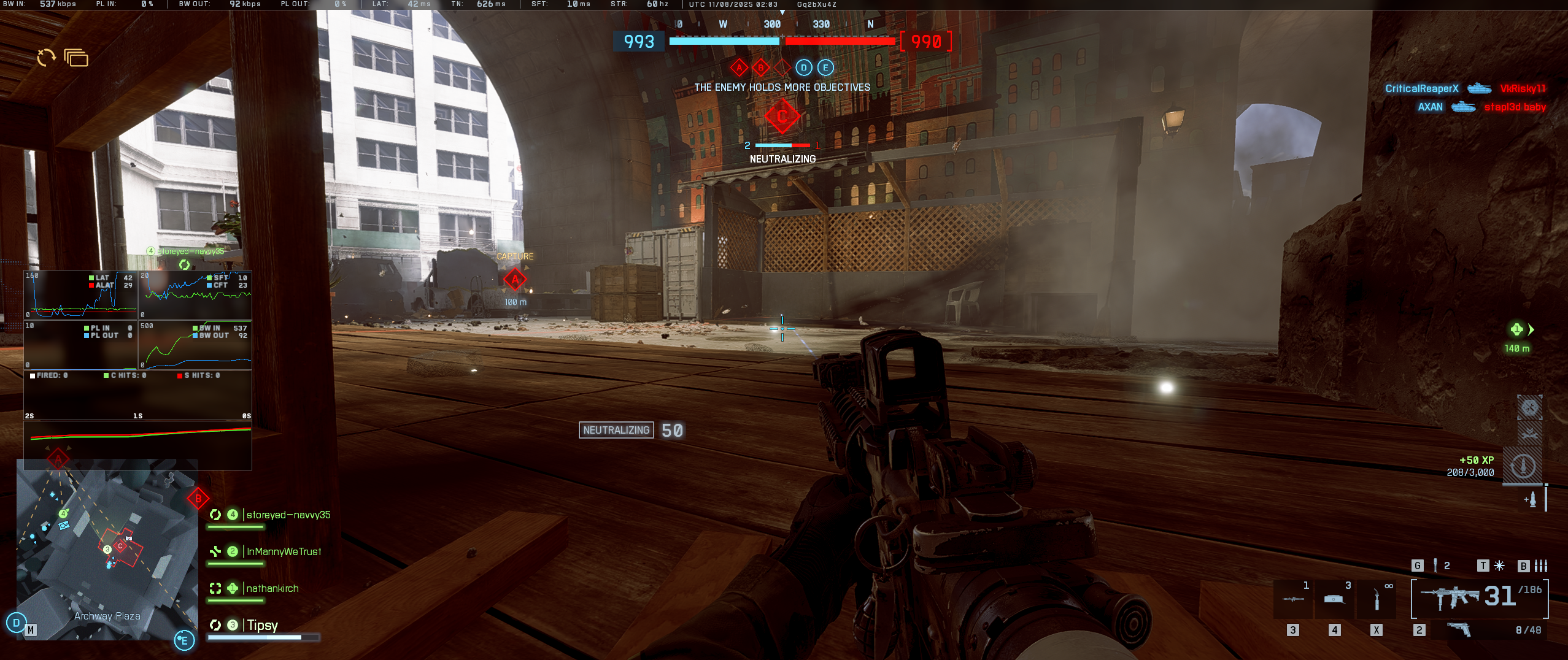Select the gadget in slot 4
This screenshot has height=660, width=1568.
(x=1334, y=599)
